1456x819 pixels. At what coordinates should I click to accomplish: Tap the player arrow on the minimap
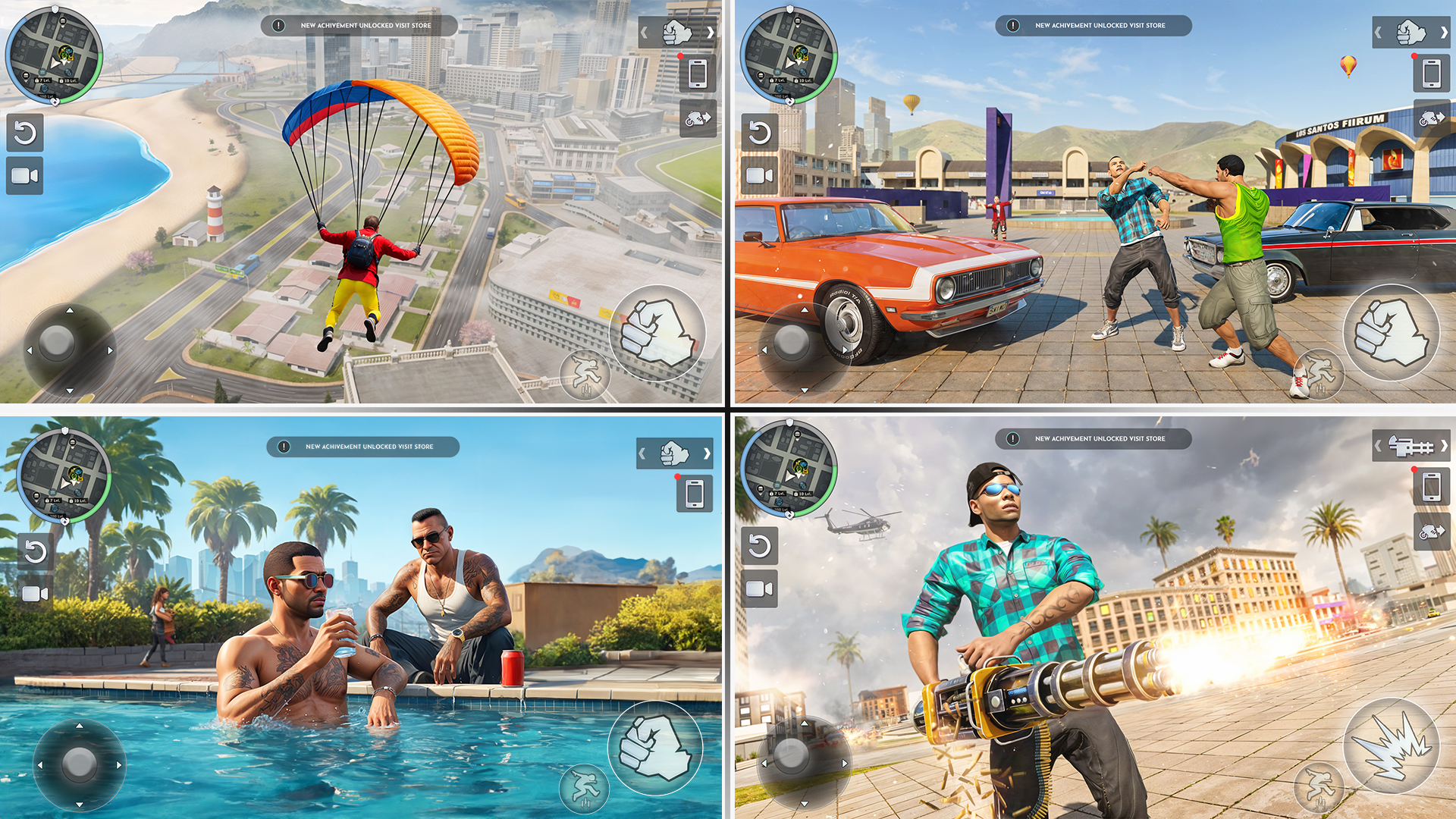[x=56, y=61]
